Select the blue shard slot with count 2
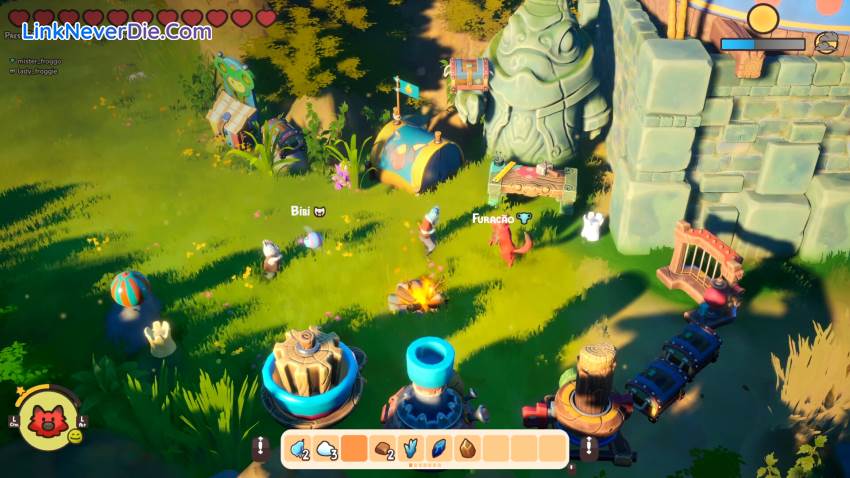Screen dimensions: 850x478 (x=299, y=449)
